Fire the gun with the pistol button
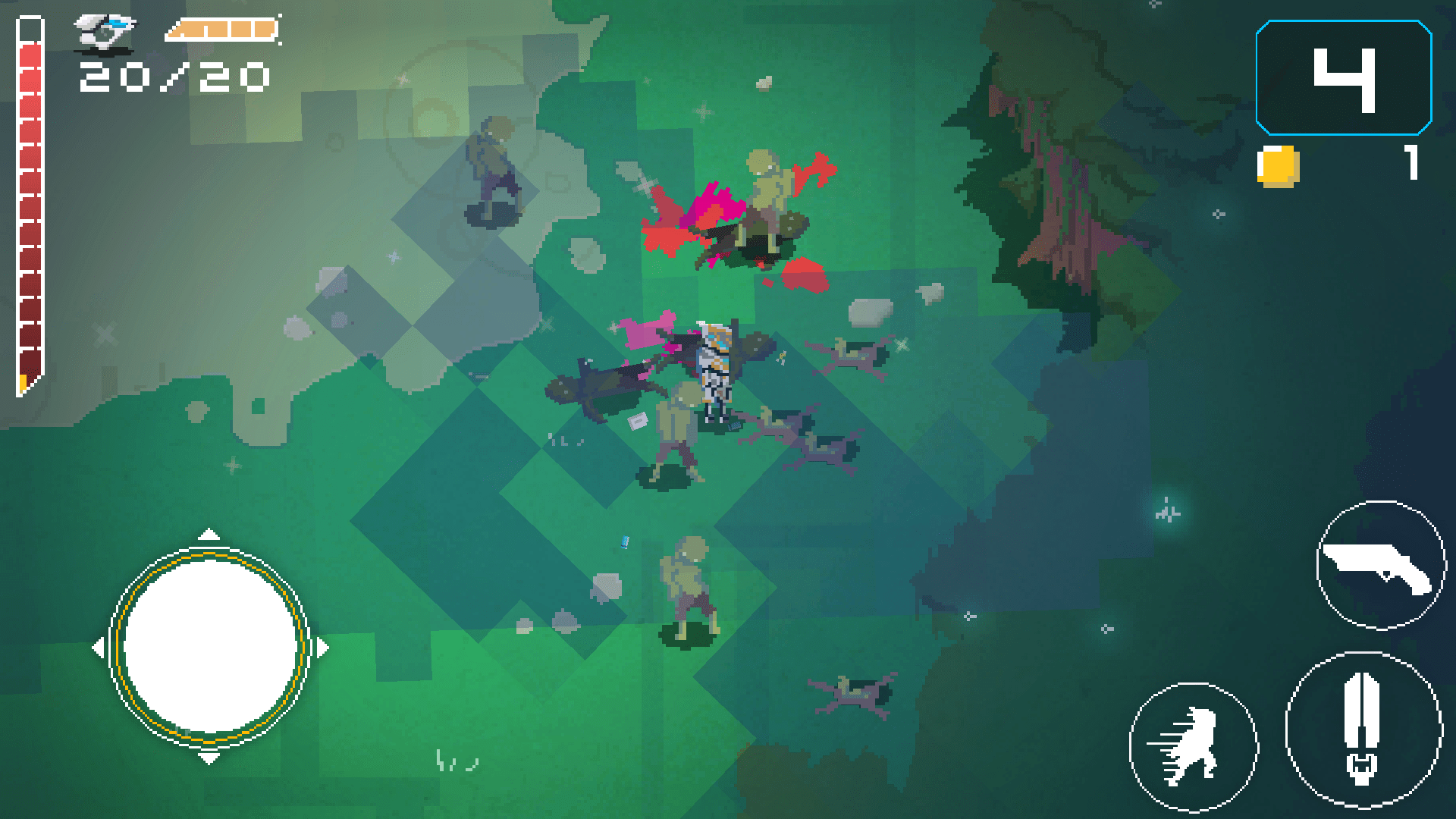1456x819 pixels. click(x=1380, y=565)
